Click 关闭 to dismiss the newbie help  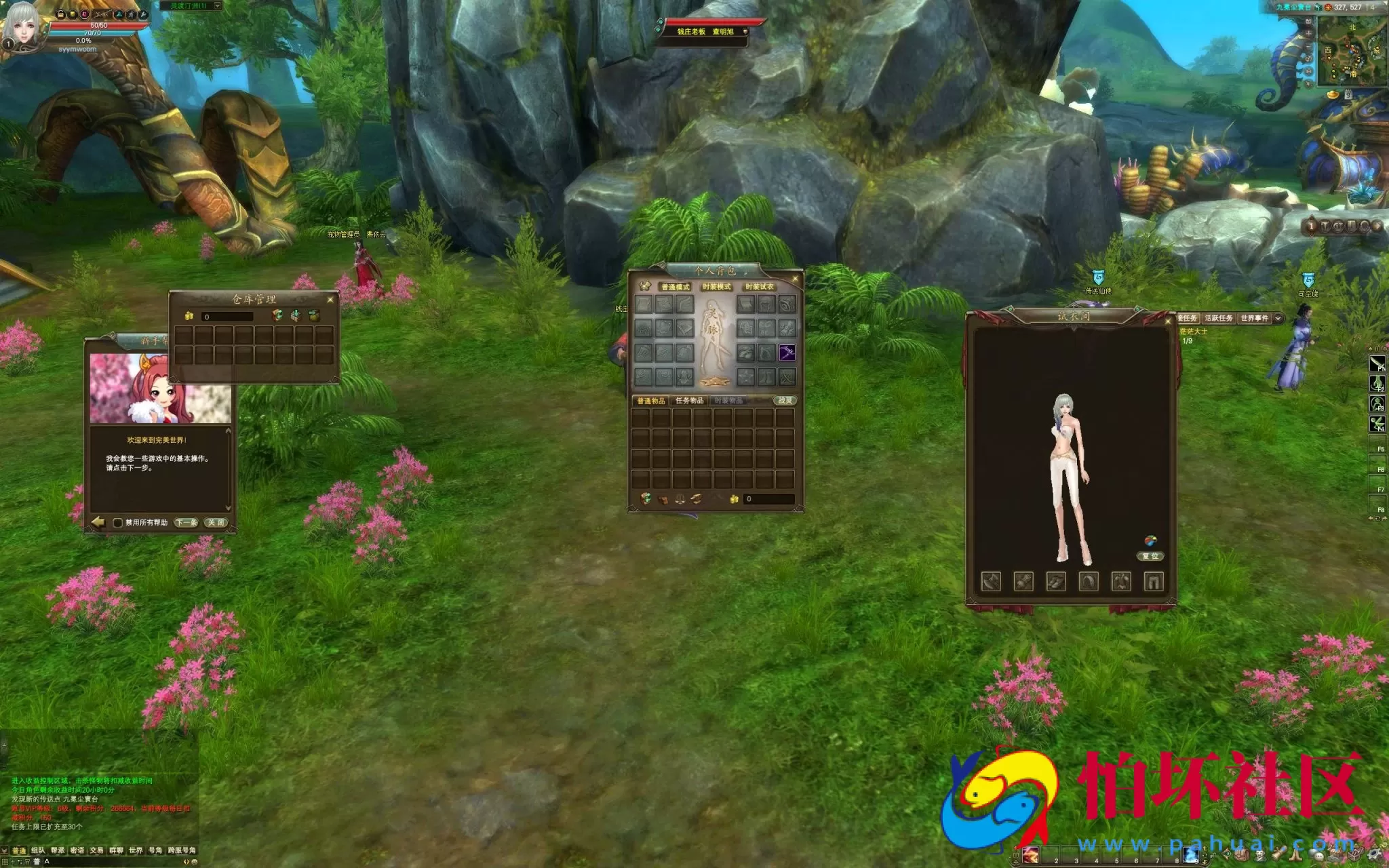[x=216, y=522]
